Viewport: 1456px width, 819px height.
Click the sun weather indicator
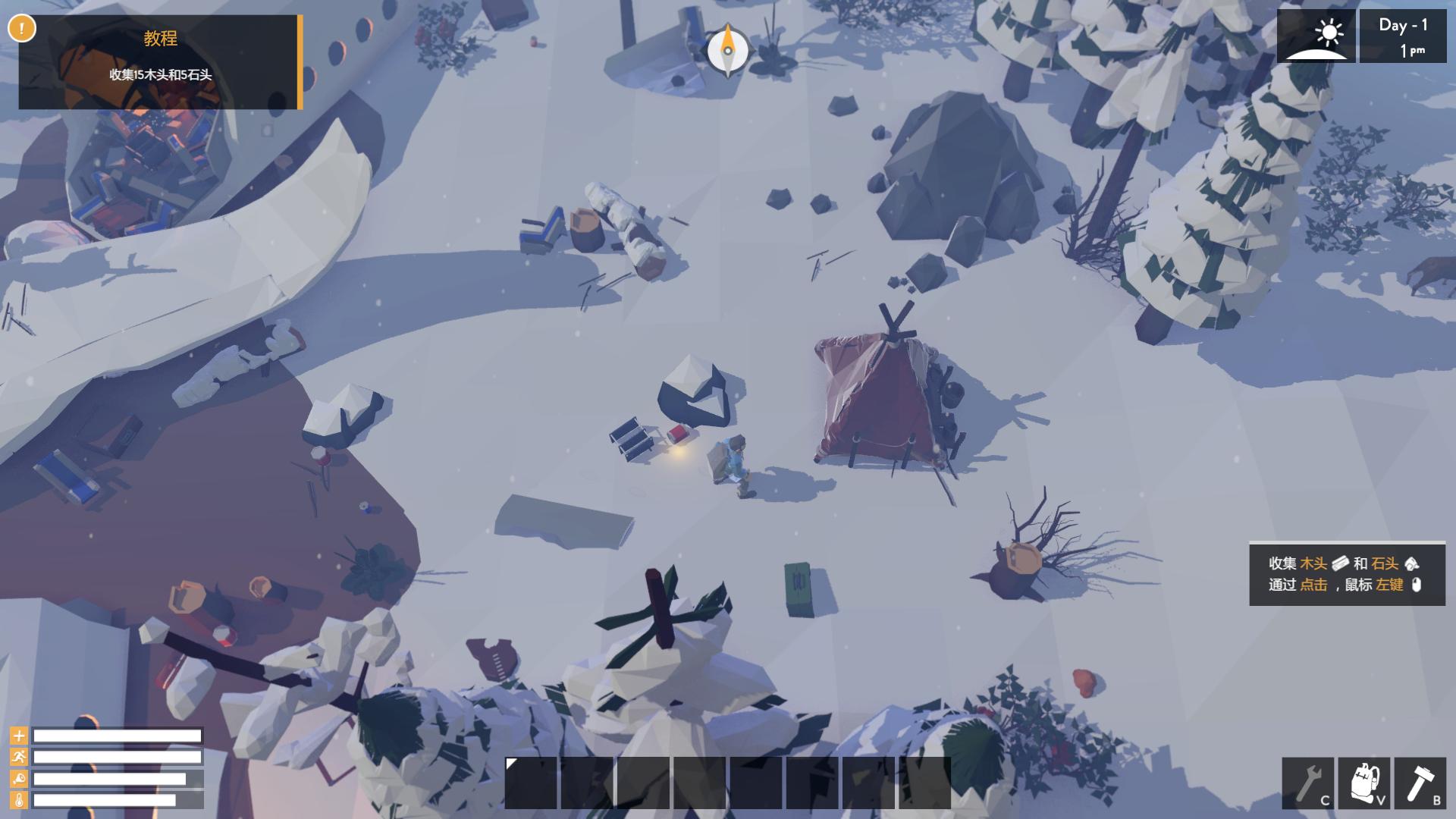[1316, 36]
